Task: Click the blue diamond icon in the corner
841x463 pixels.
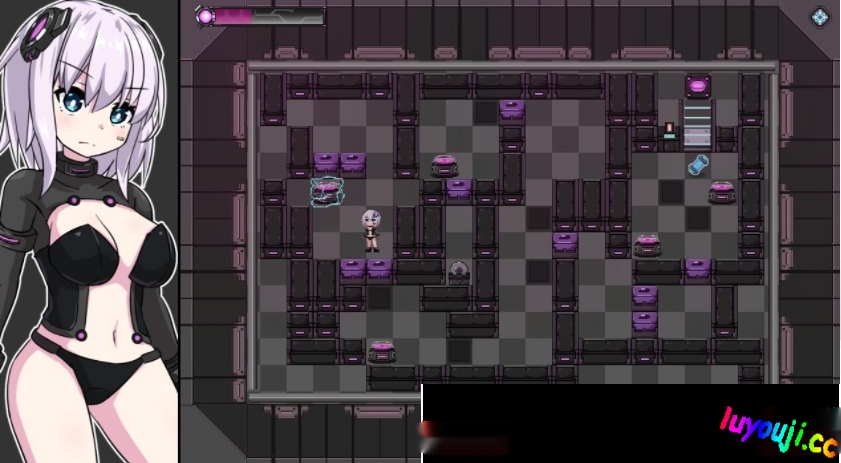Action: [x=820, y=17]
